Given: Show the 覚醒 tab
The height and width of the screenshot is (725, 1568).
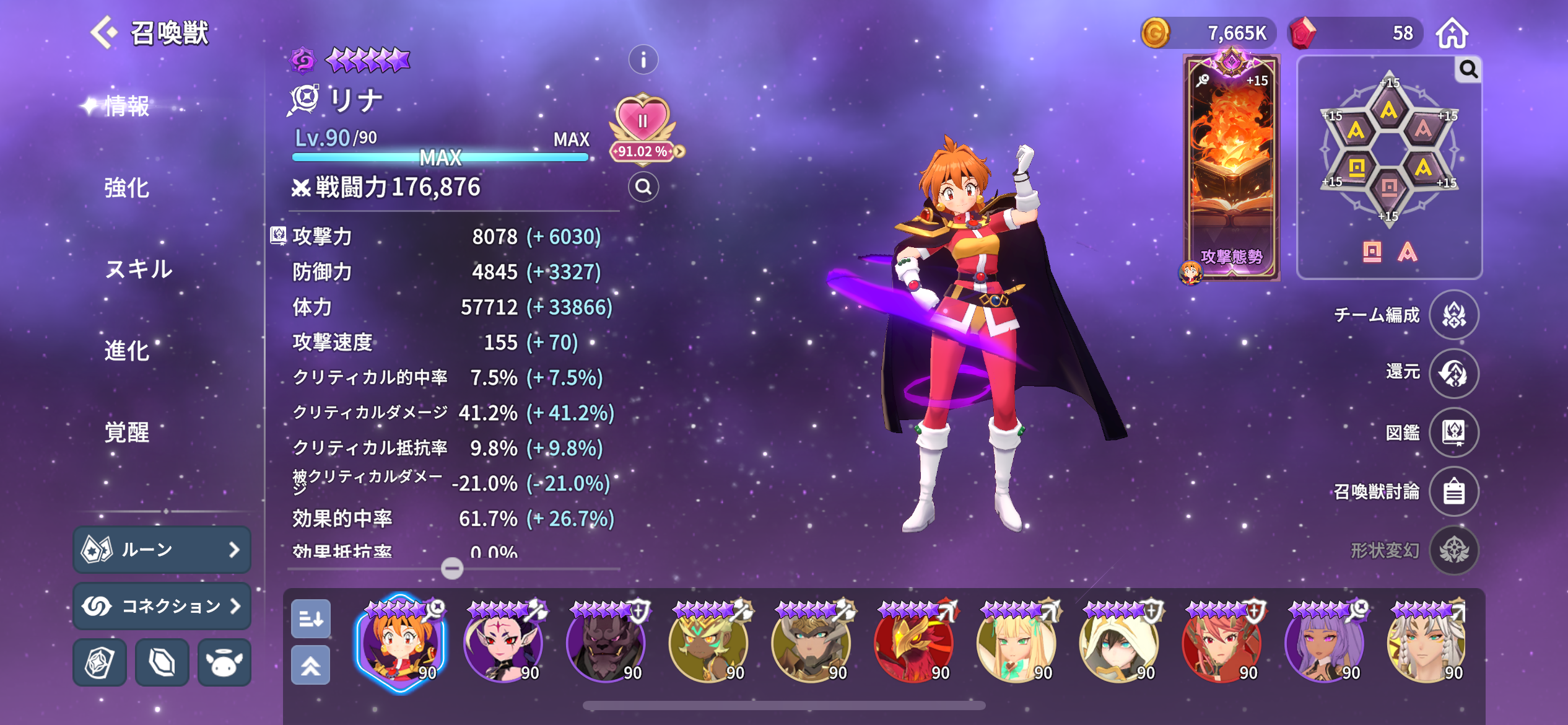Looking at the screenshot, I should click(x=126, y=432).
